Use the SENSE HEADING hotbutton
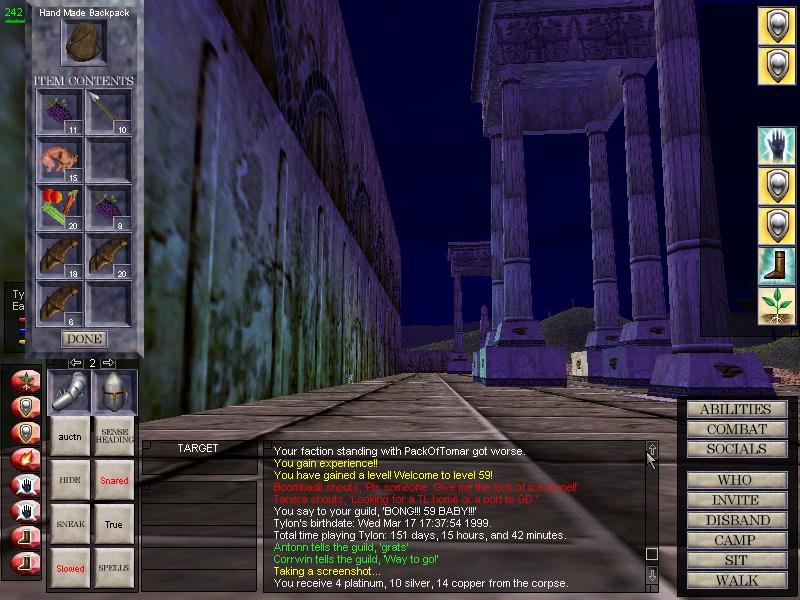Screen dimensions: 800x600 pos(113,437)
